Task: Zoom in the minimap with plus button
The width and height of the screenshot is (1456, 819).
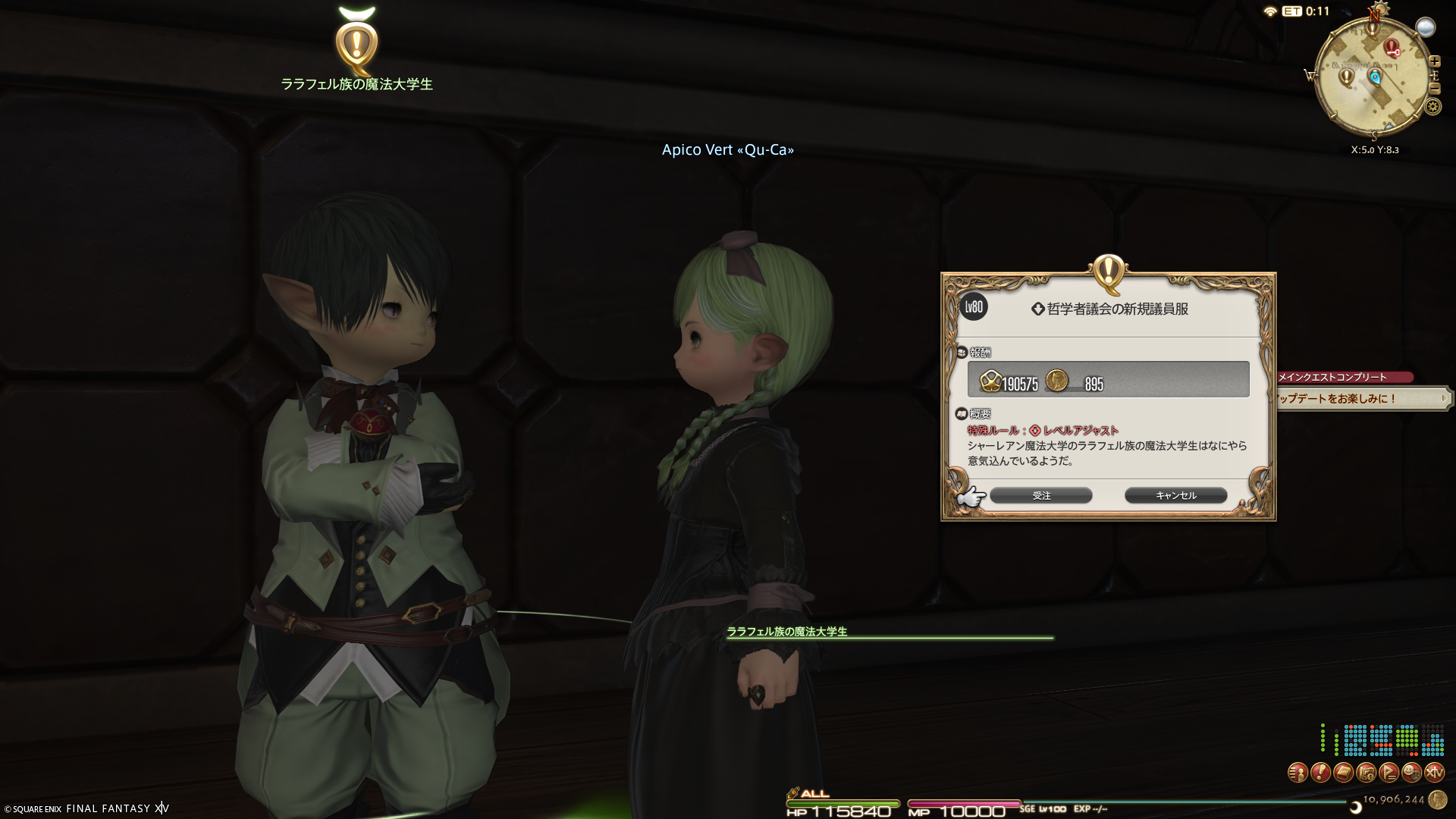Action: tap(1435, 61)
